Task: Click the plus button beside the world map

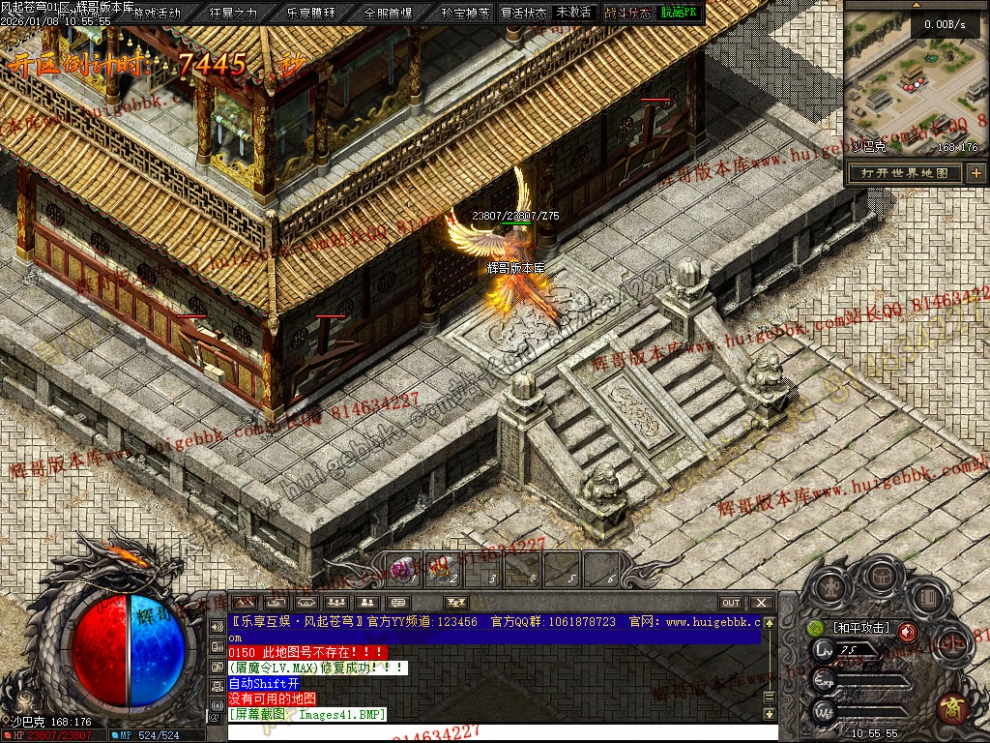Action: pyautogui.click(x=976, y=173)
